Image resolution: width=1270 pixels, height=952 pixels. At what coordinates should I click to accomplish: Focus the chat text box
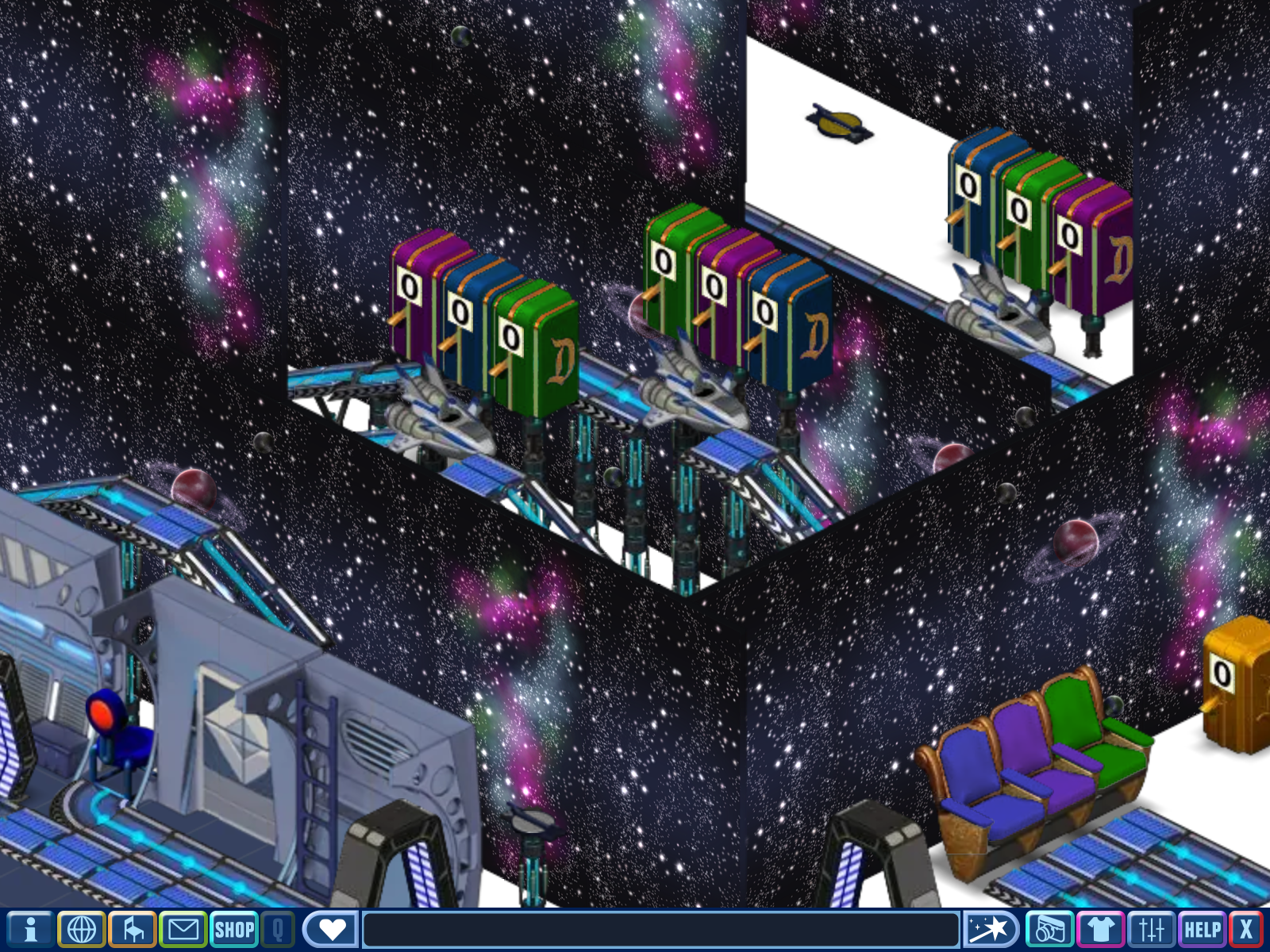pos(660,929)
